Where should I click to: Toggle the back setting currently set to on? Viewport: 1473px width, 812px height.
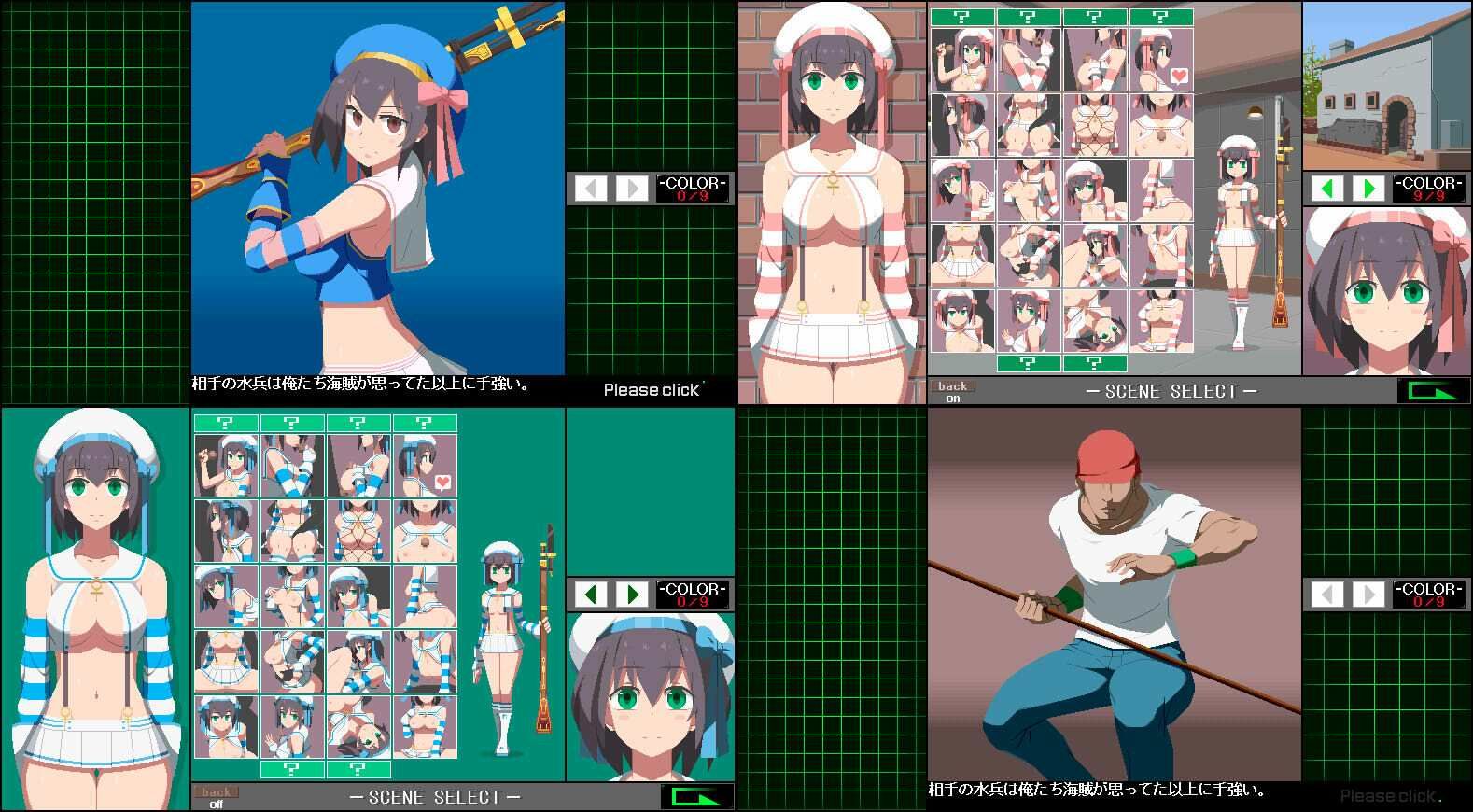pyautogui.click(x=953, y=389)
